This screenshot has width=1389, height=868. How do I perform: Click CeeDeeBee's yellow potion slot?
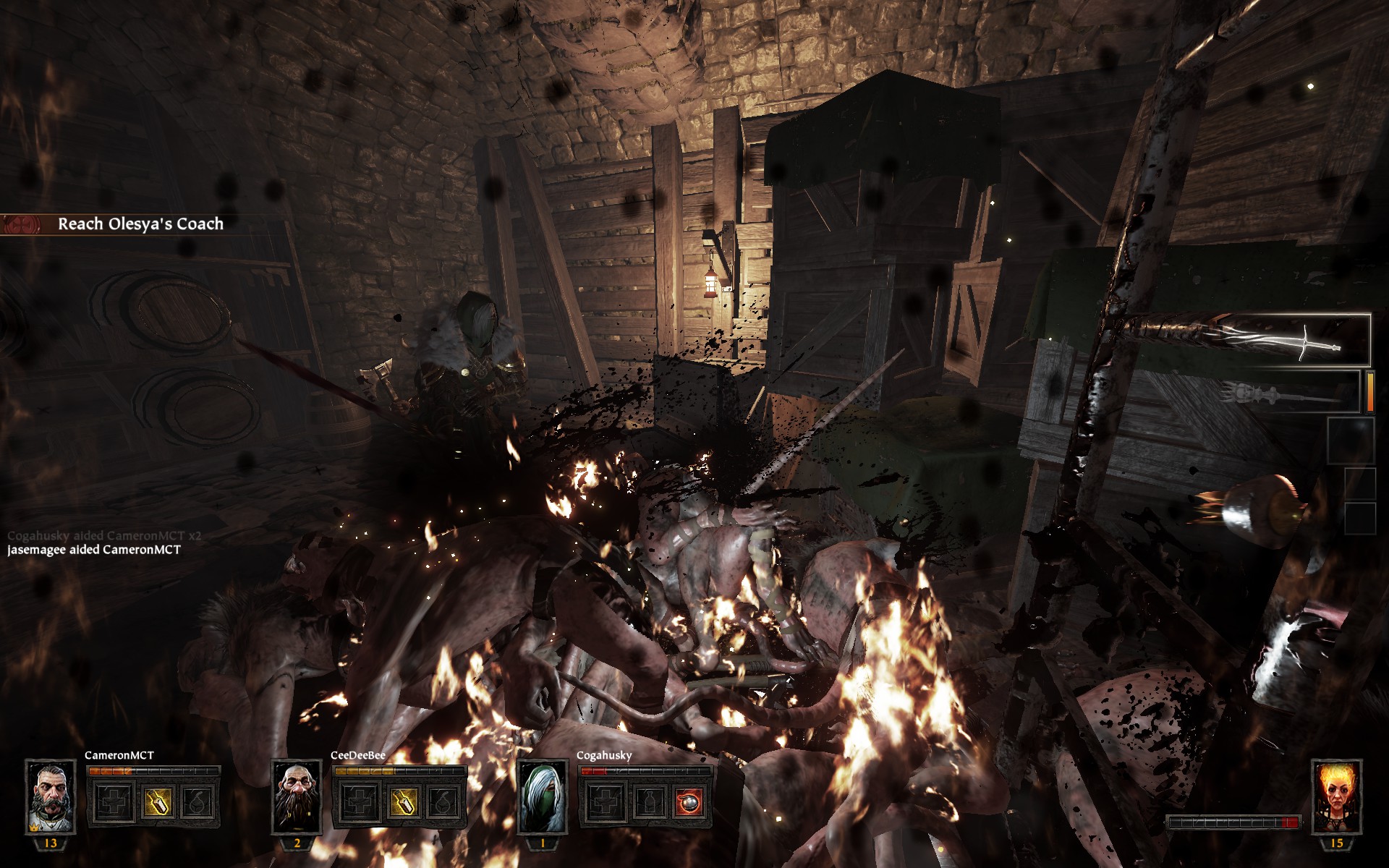click(403, 801)
